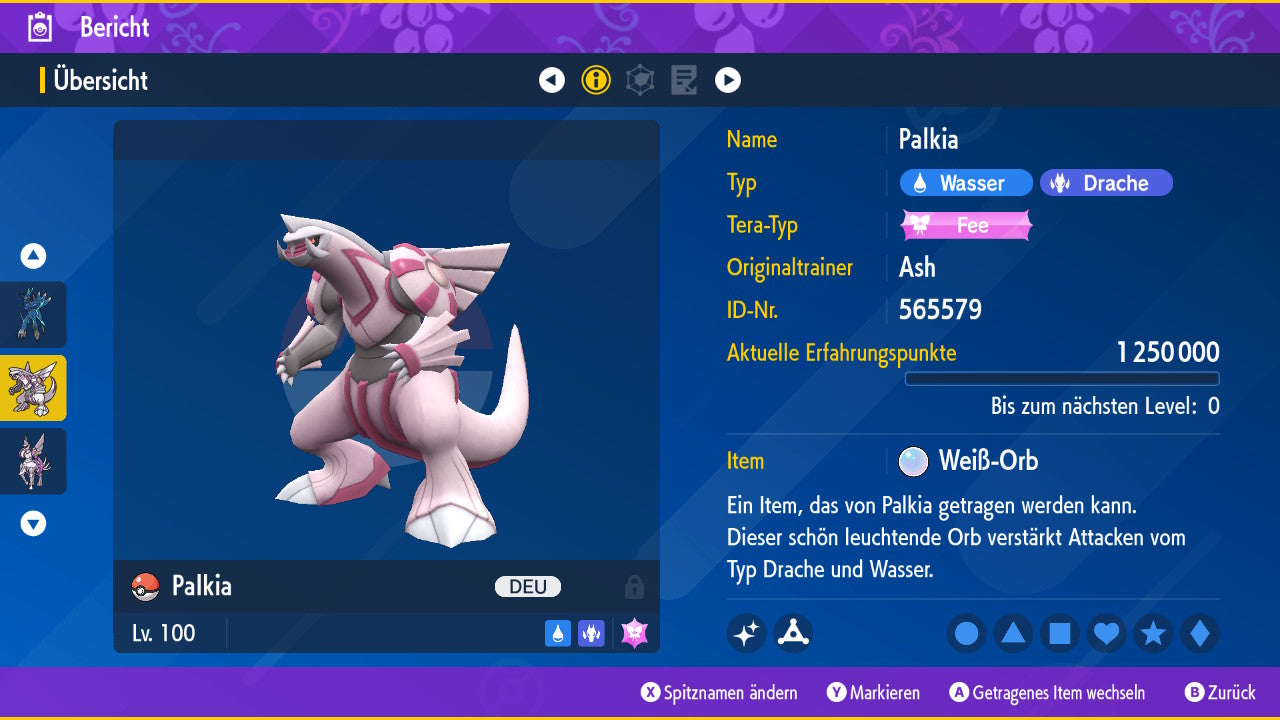Image resolution: width=1280 pixels, height=720 pixels.
Task: Toggle the triangle marking
Action: [1013, 634]
